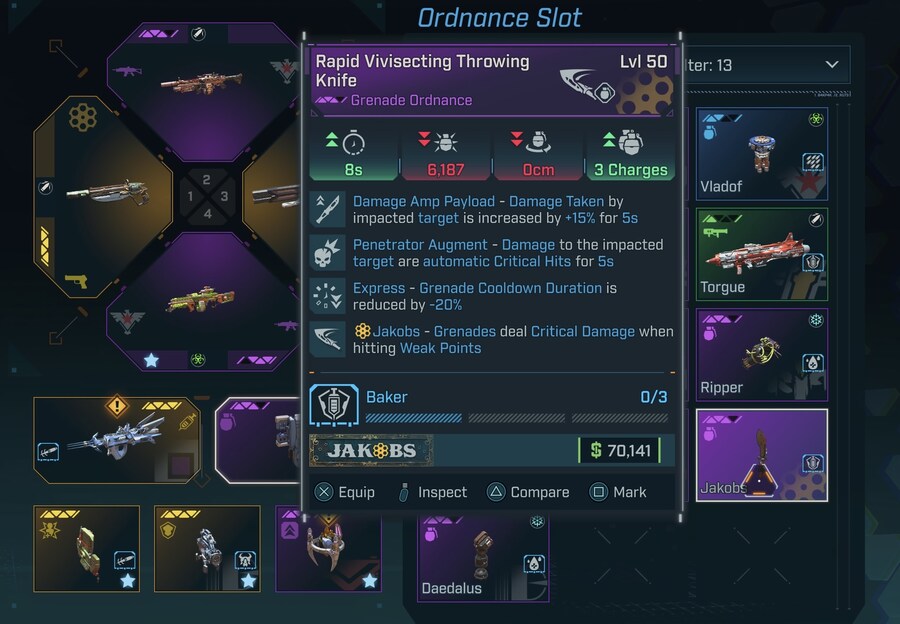Select the Vladof ordnance item card
Image resolution: width=900 pixels, height=624 pixels.
pos(761,154)
